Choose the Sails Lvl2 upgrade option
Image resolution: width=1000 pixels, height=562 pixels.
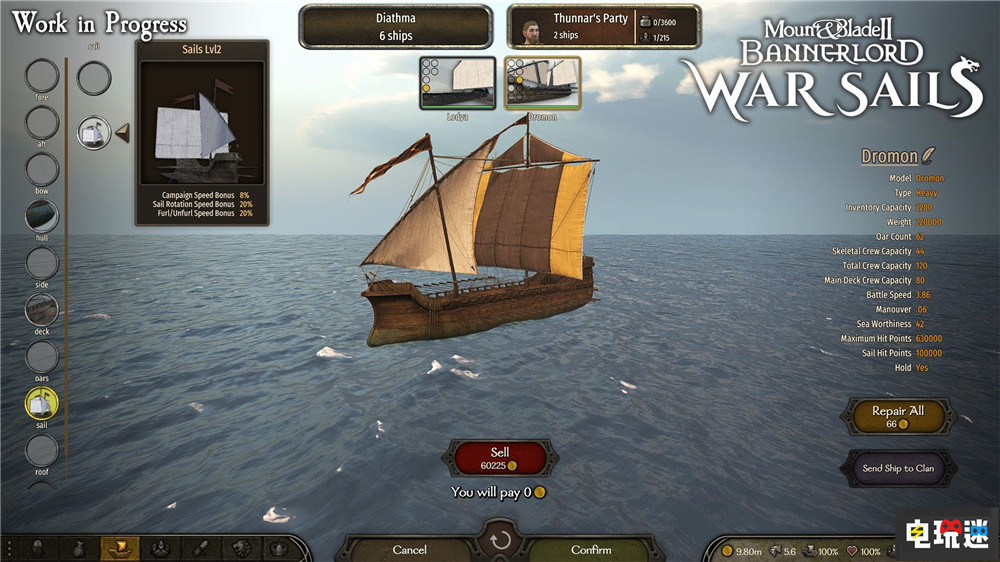(94, 132)
